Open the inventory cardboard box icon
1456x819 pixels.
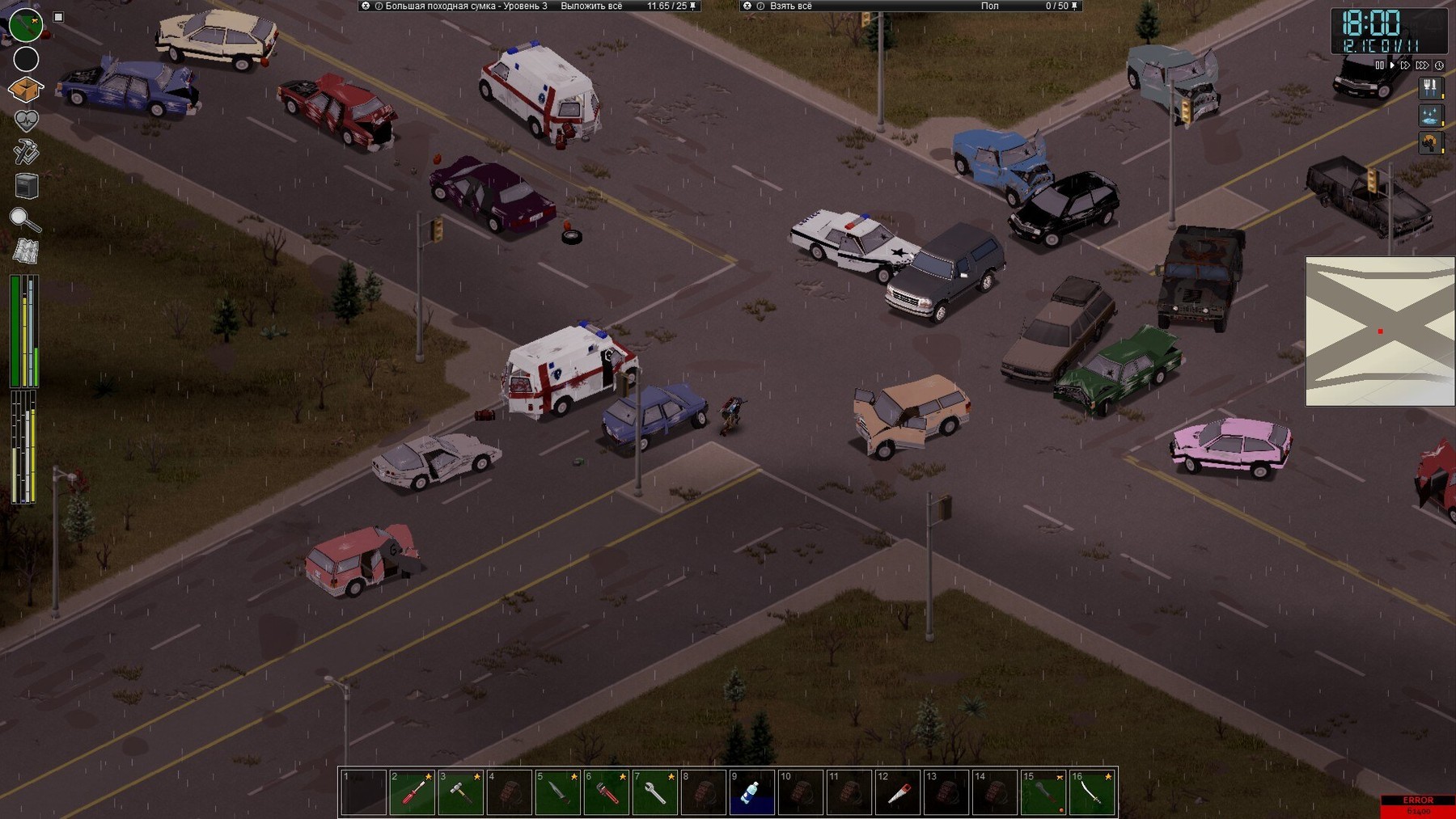[25, 89]
